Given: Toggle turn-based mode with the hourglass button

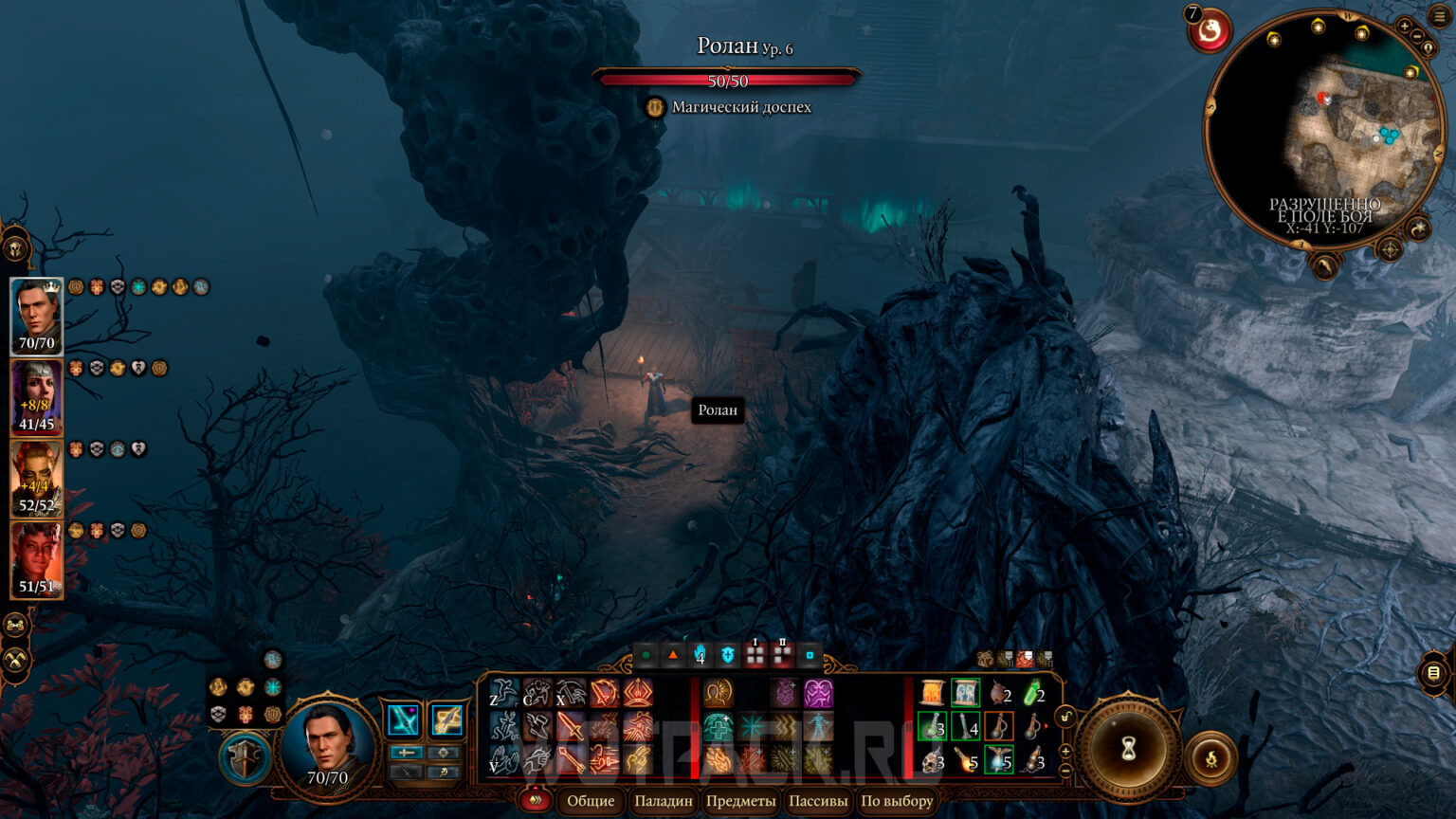Looking at the screenshot, I should [x=1129, y=748].
